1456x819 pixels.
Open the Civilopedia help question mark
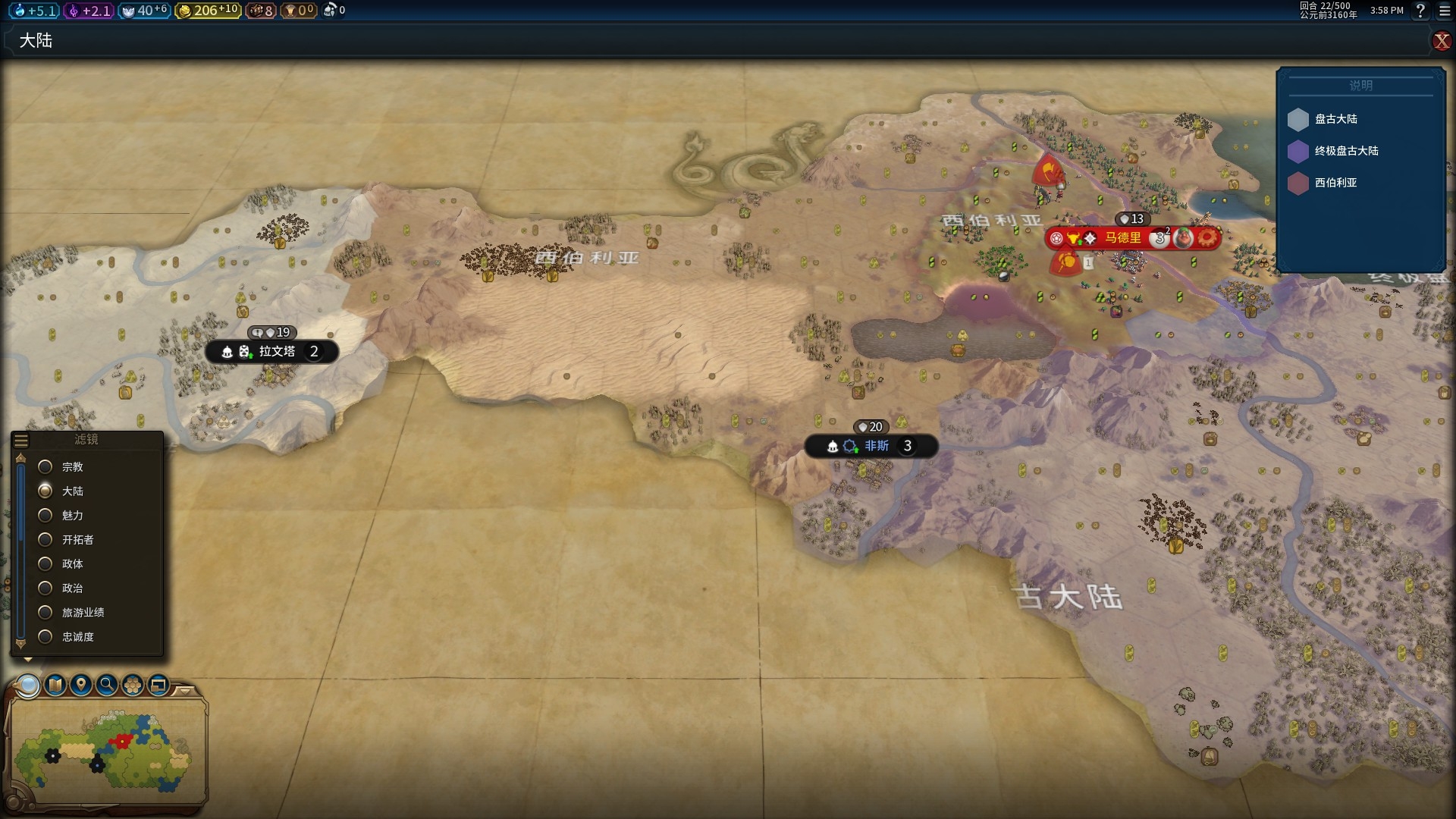[x=1420, y=11]
